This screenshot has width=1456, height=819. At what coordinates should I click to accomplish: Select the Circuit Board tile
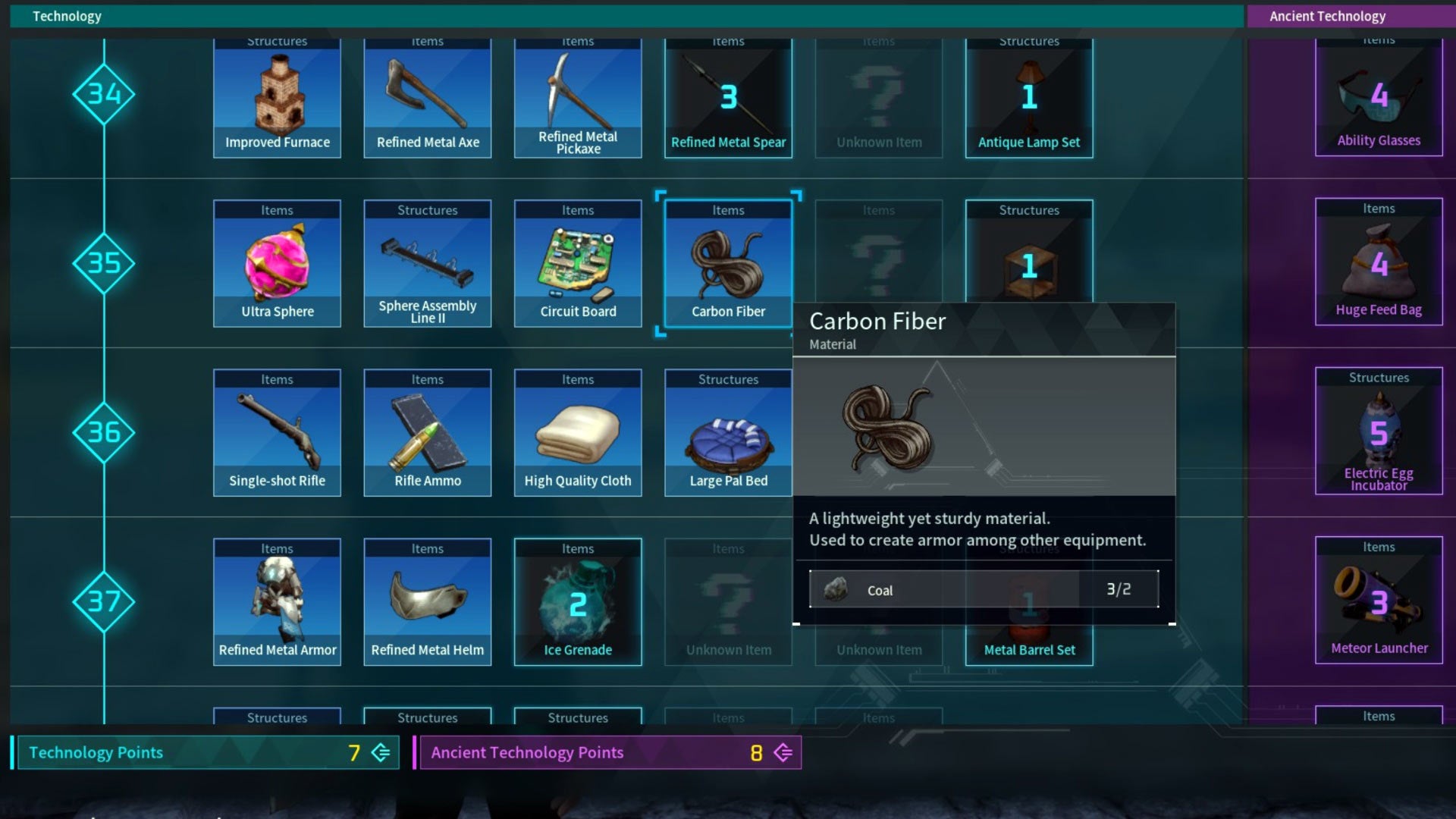pyautogui.click(x=577, y=264)
